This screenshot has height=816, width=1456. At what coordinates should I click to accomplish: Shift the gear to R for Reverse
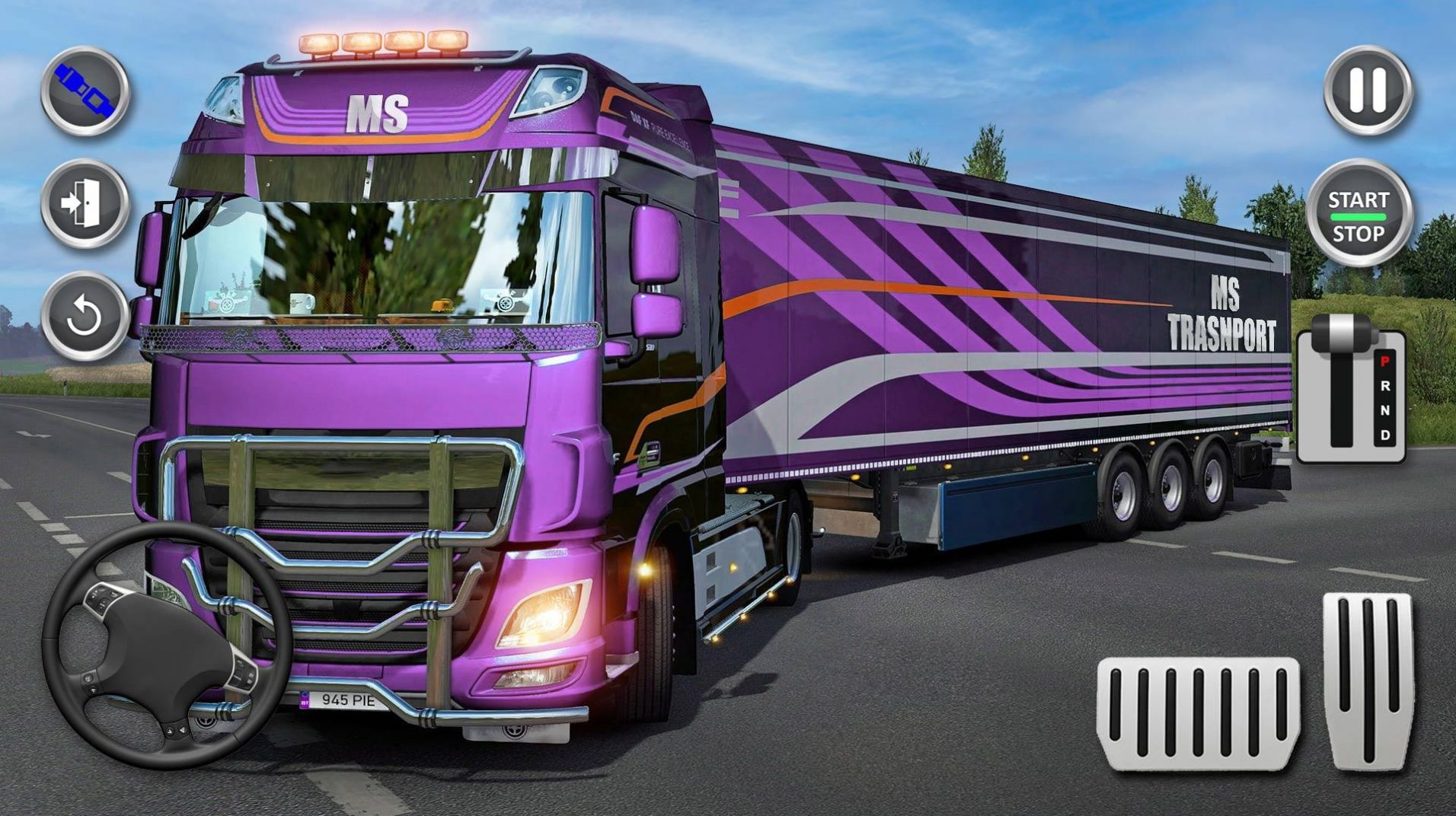pos(1385,385)
